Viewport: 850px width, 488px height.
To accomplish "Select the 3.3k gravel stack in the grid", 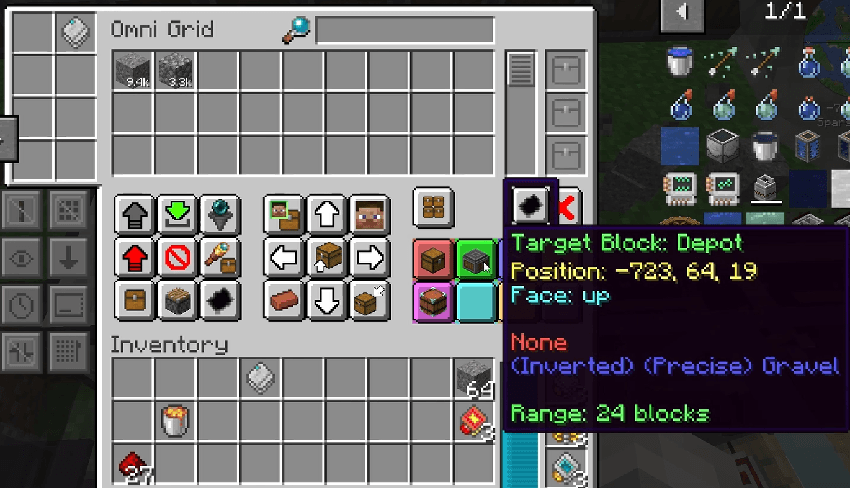I will pos(174,70).
